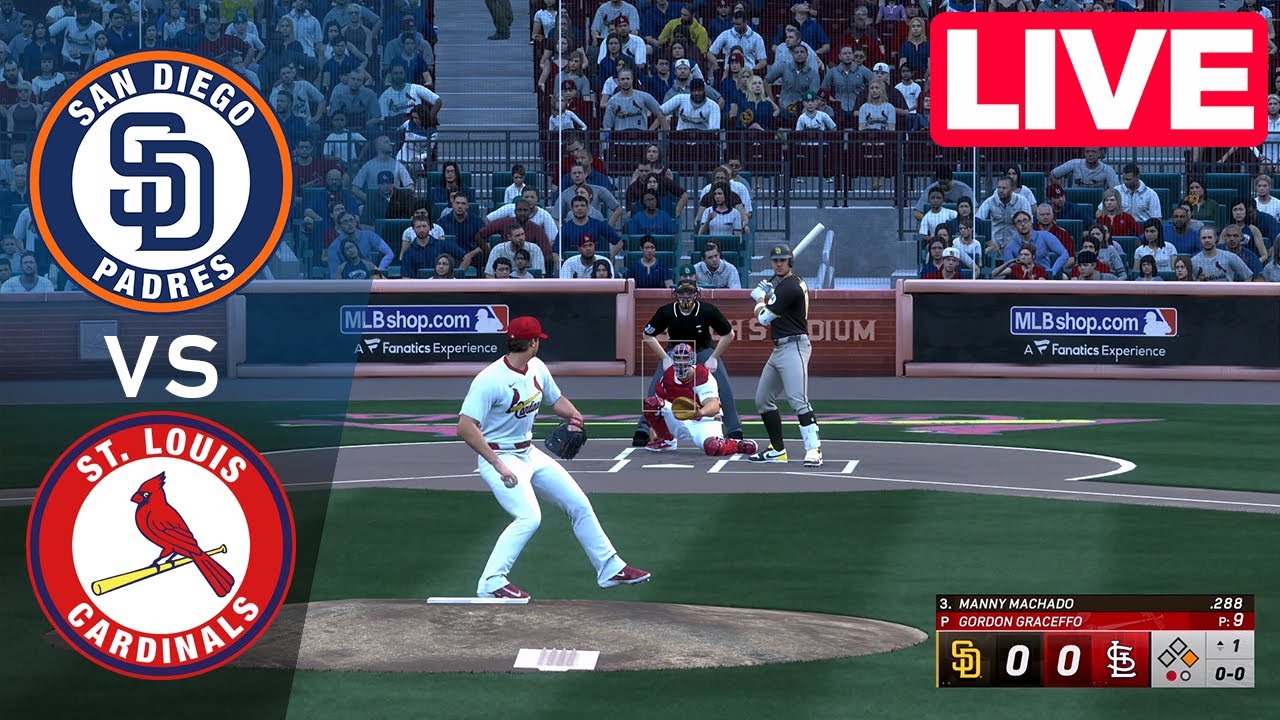
Task: Click the orange occupied-base diamond indicator
Action: 1188,658
